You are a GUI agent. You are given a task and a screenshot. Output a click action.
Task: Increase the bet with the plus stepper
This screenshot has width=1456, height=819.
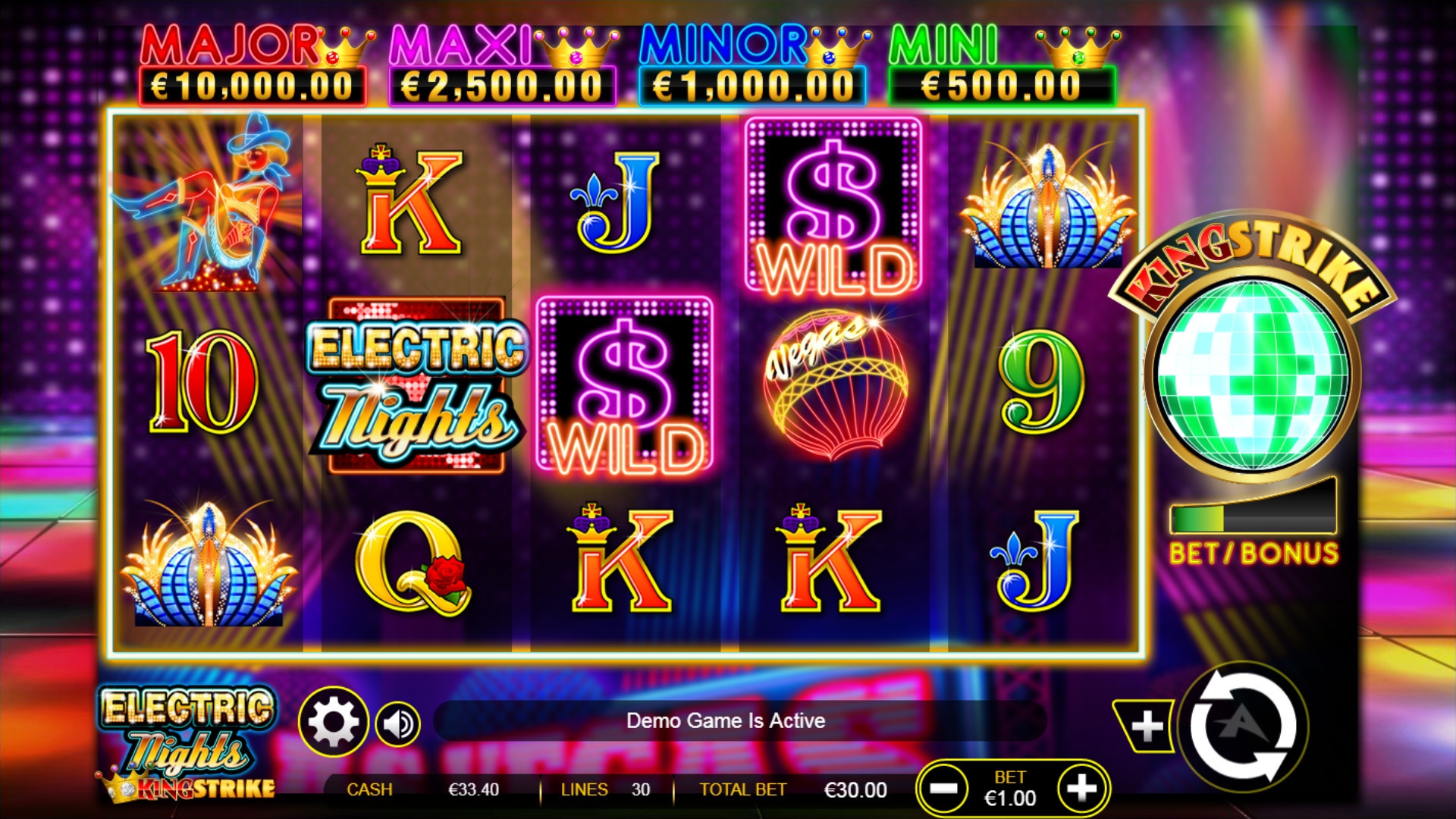[x=1081, y=789]
